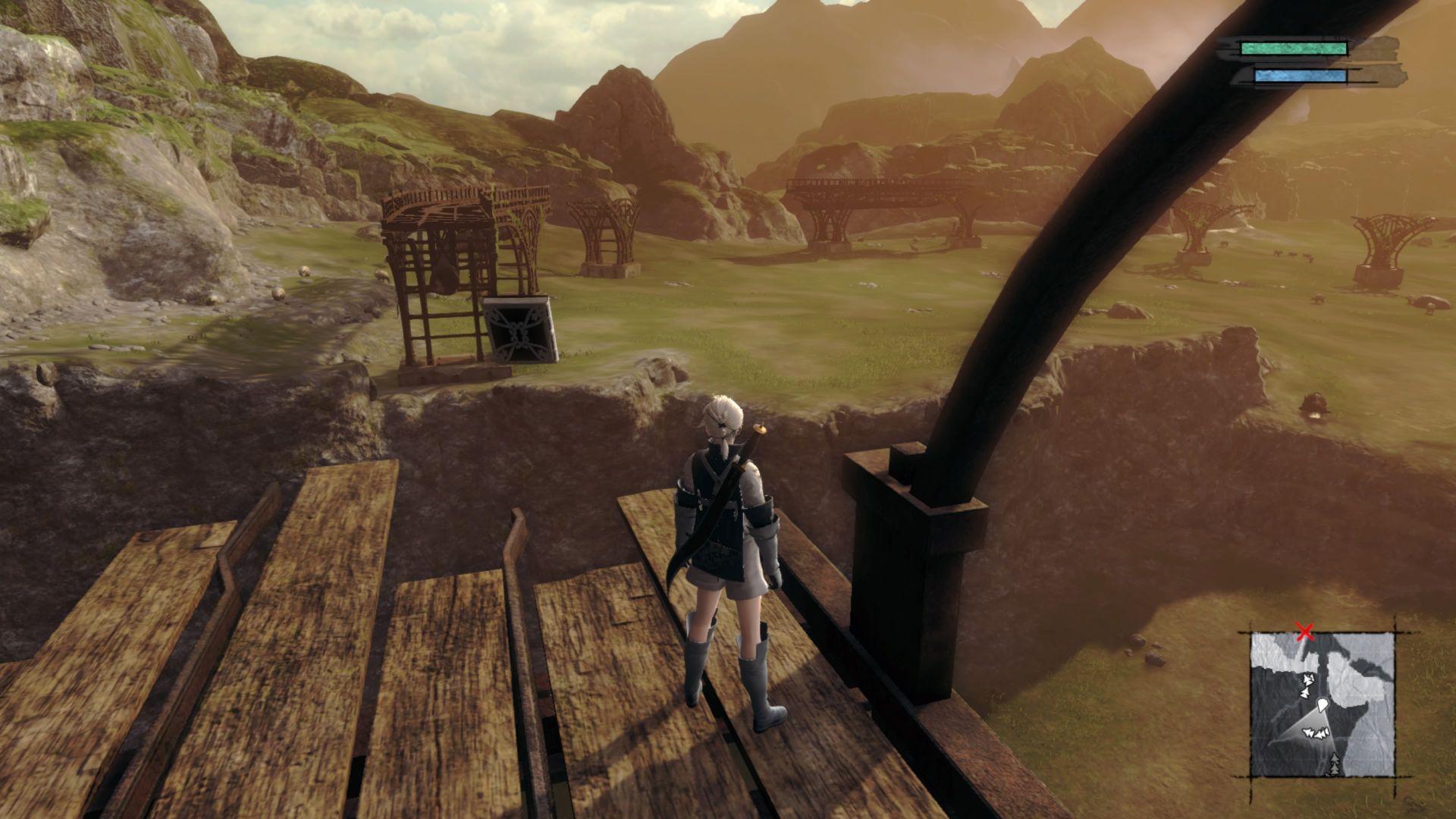Select the player position arrow on minimap
This screenshot has height=819, width=1456.
(1323, 706)
